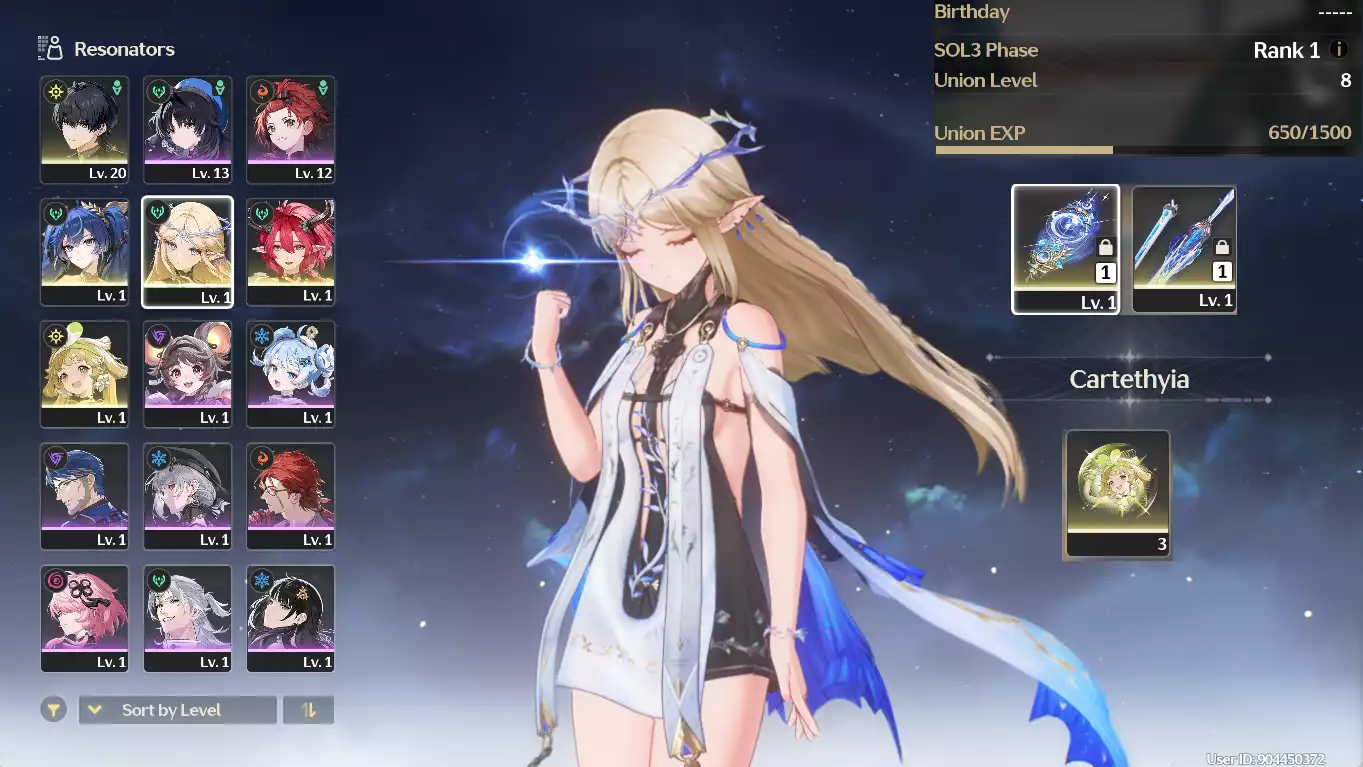This screenshot has width=1363, height=767.
Task: Pick the red-haired man with glasses
Action: pos(291,496)
